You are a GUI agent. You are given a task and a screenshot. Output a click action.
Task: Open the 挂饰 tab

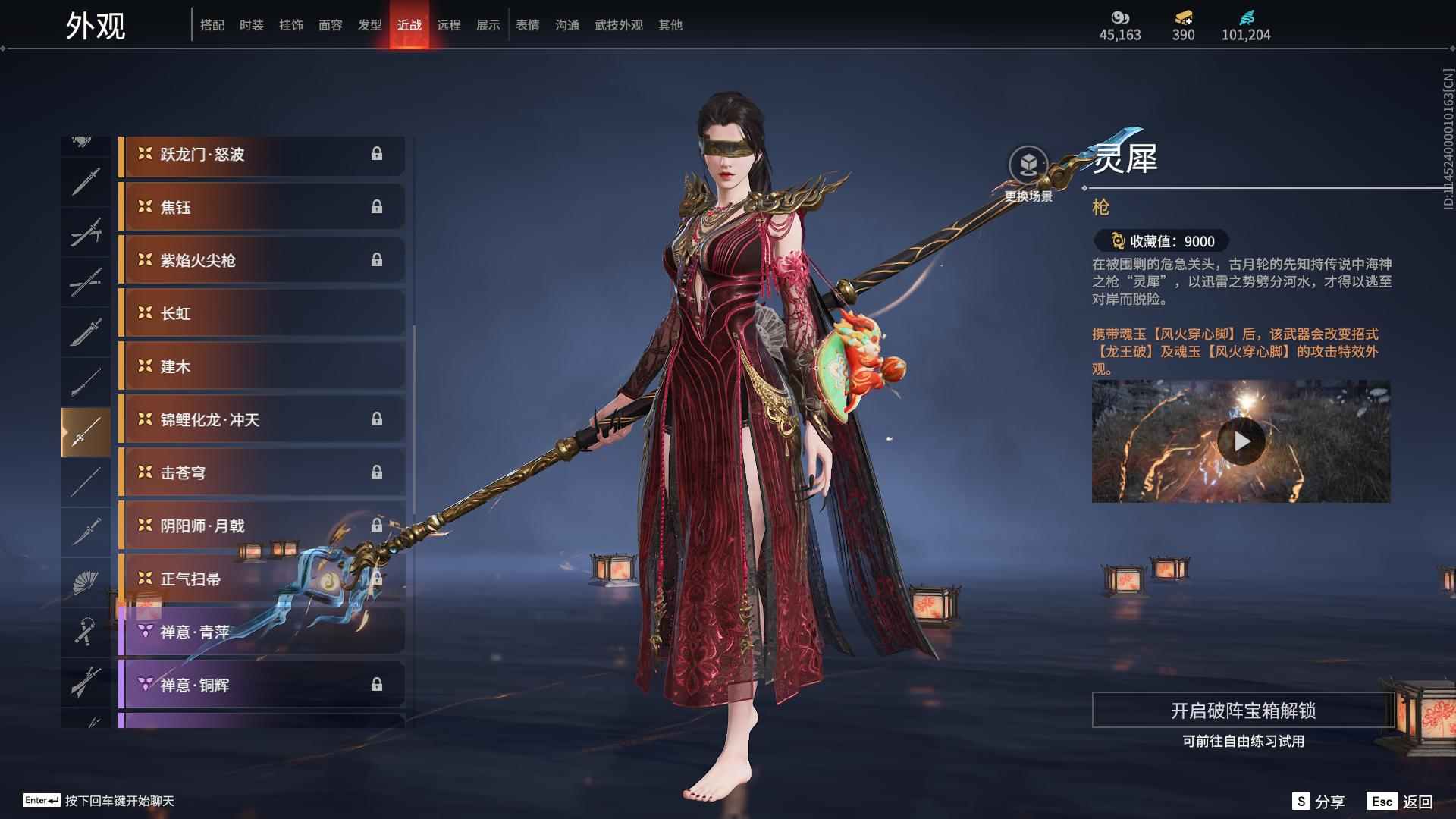[290, 25]
